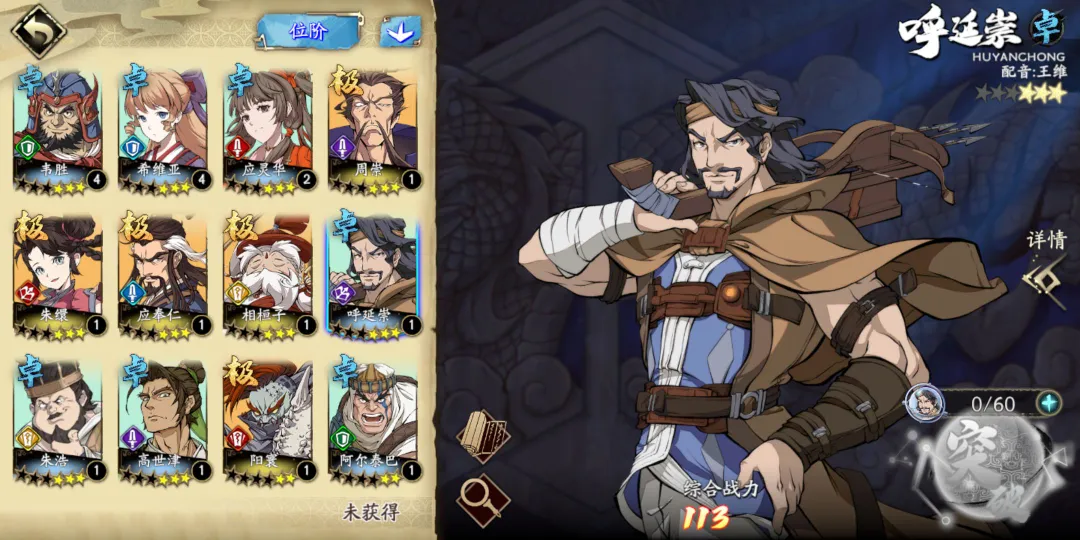The width and height of the screenshot is (1080, 540).
Task: Open the scroll book icon
Action: 483,433
